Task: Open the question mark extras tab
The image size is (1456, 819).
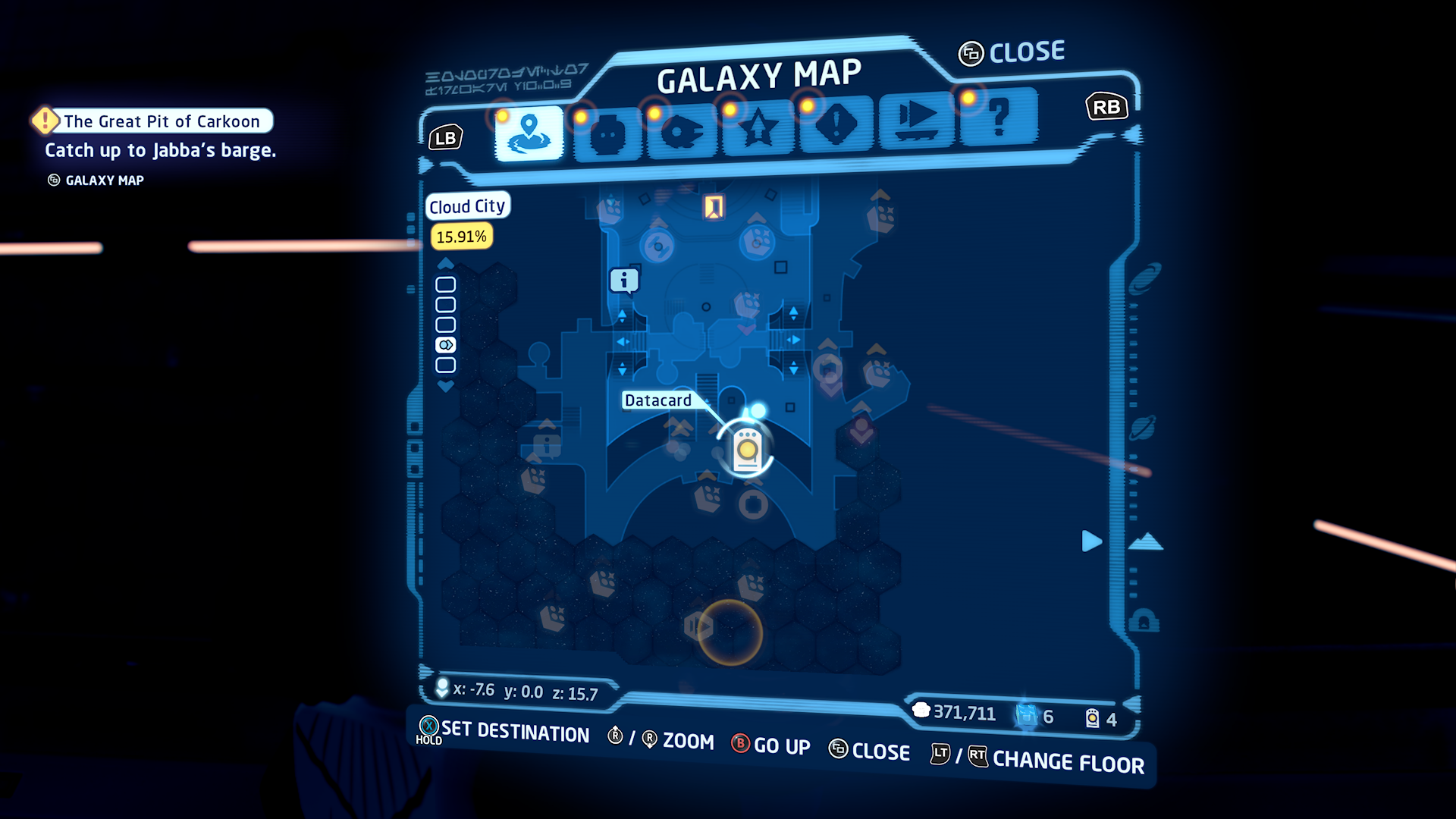Action: (999, 117)
